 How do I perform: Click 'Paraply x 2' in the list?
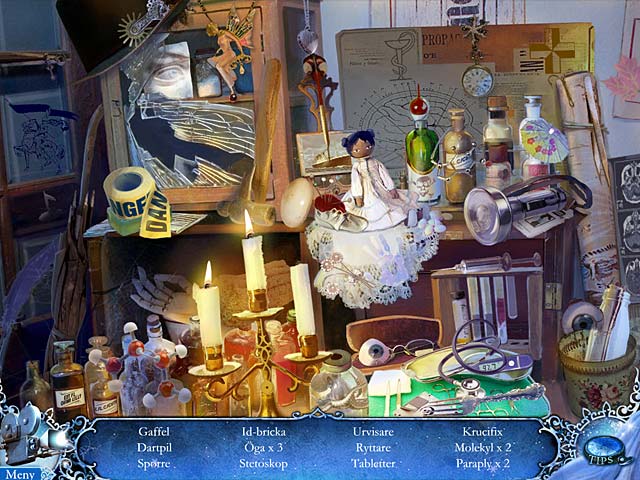(x=483, y=464)
